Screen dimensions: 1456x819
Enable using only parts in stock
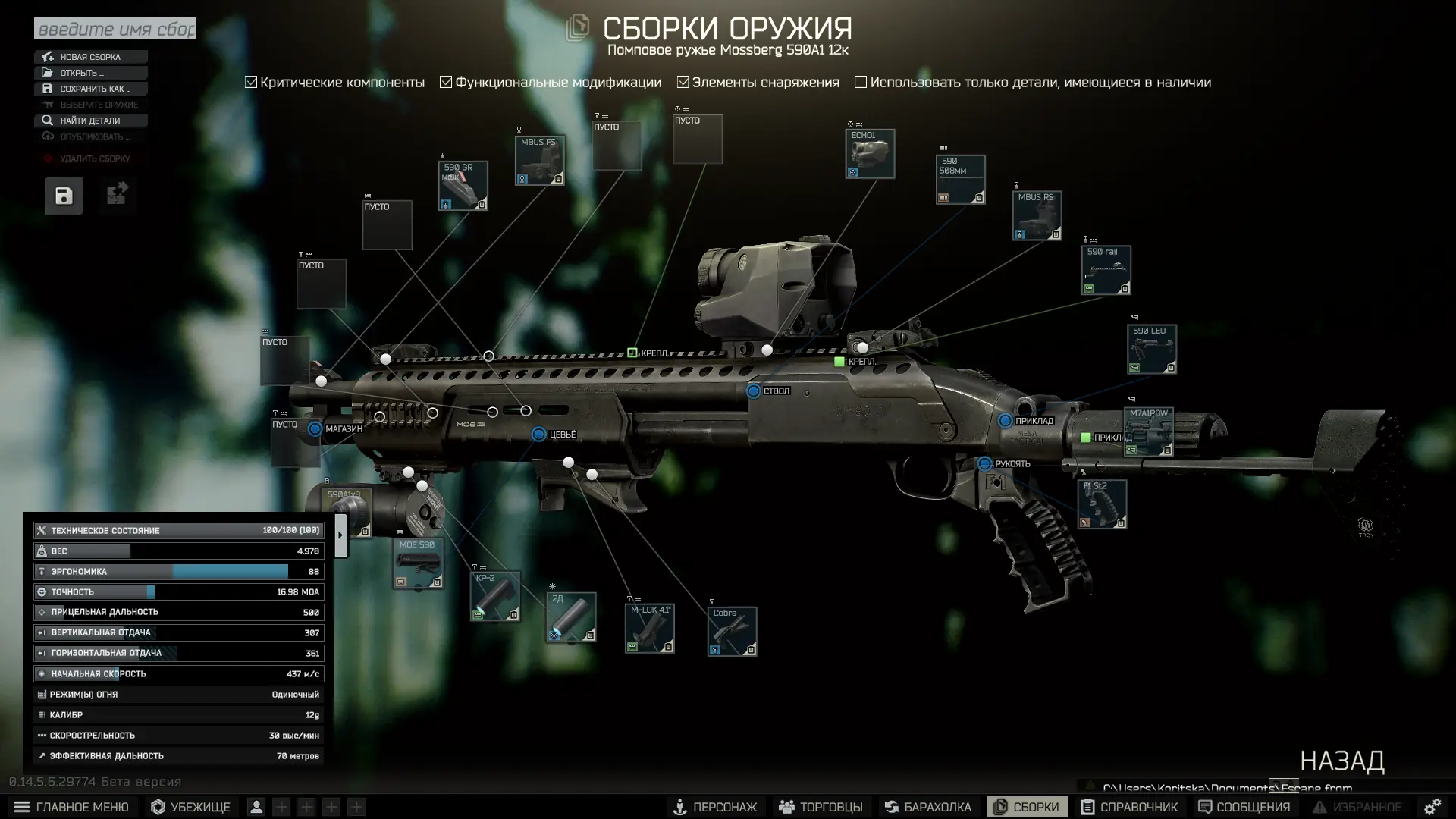tap(861, 82)
